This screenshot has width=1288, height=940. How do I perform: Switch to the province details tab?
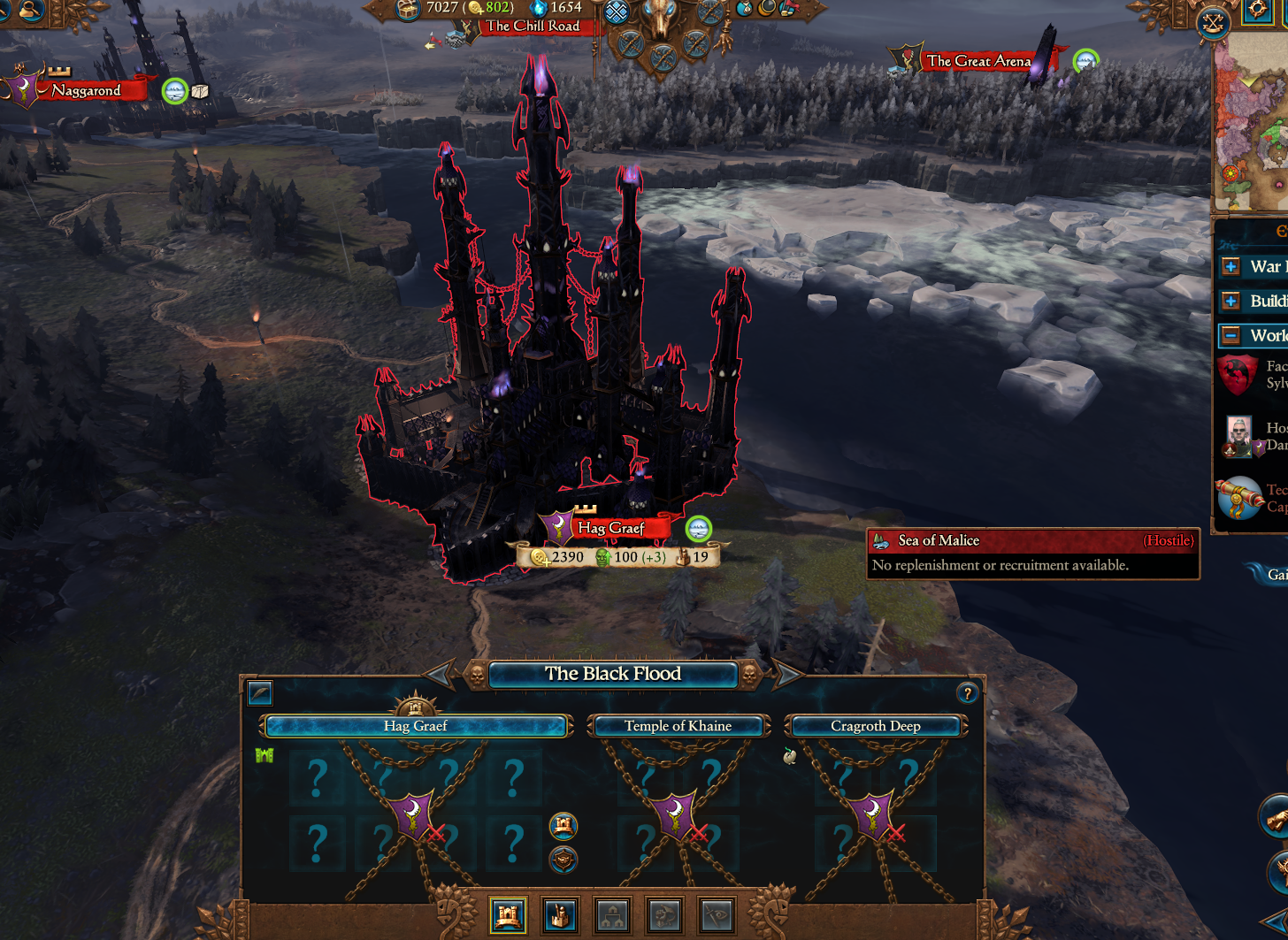[x=613, y=915]
